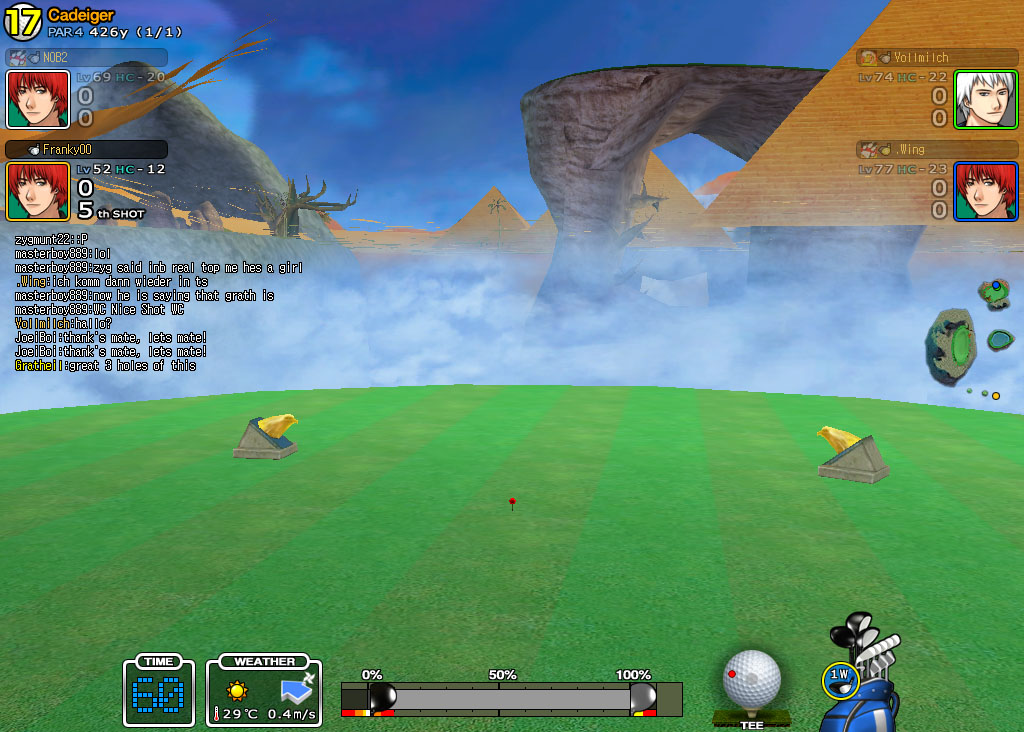Select NOB2's player portrait
This screenshot has height=732, width=1024.
point(38,99)
